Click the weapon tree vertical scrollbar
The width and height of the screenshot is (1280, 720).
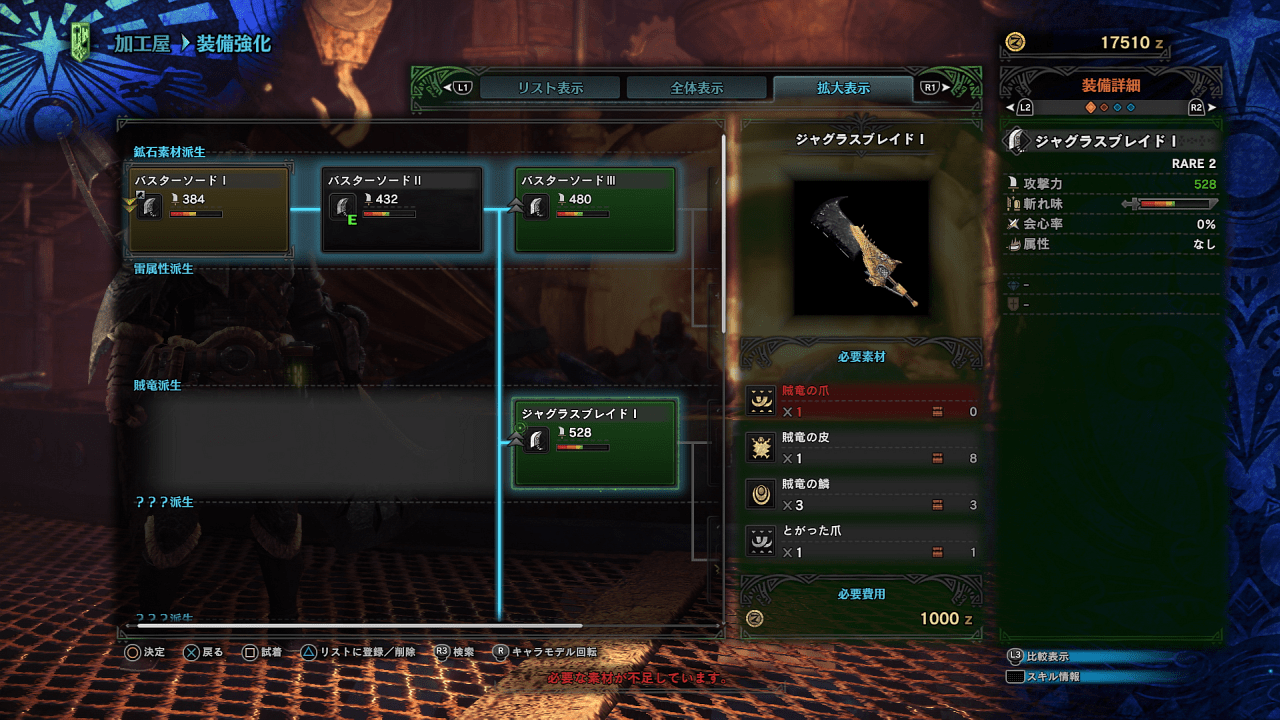[x=722, y=232]
